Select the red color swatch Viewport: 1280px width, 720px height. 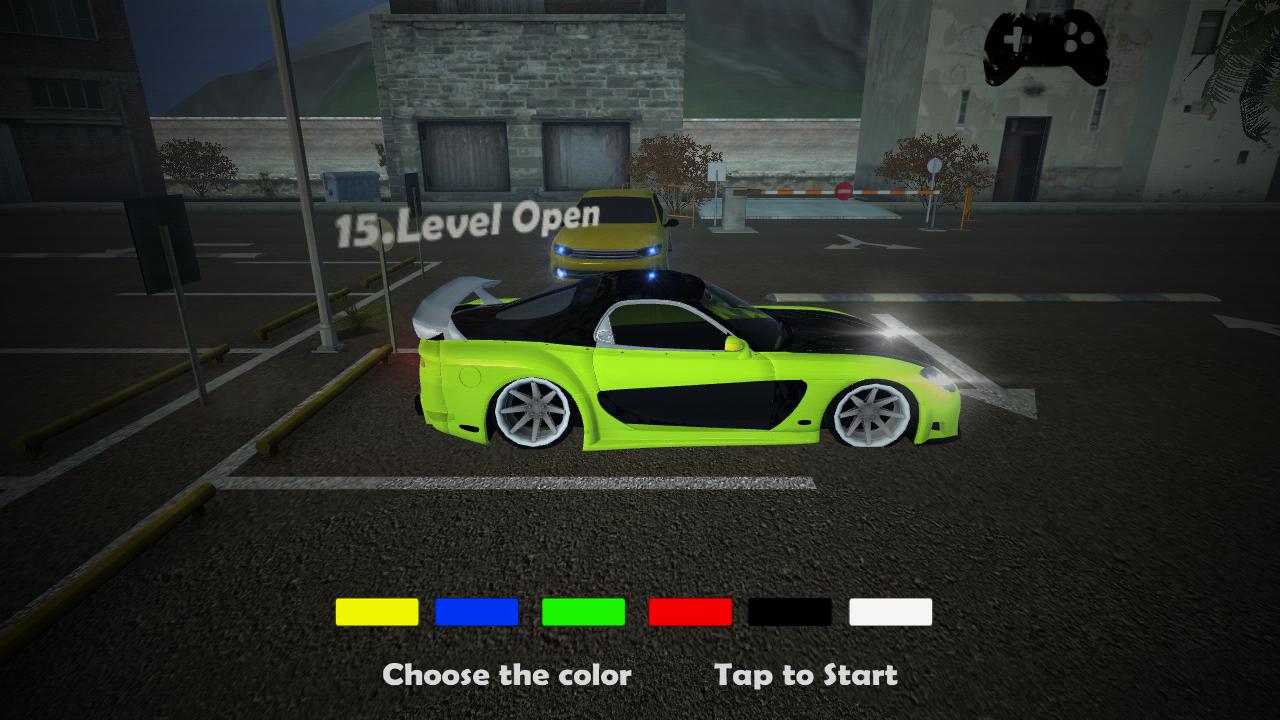pos(690,611)
